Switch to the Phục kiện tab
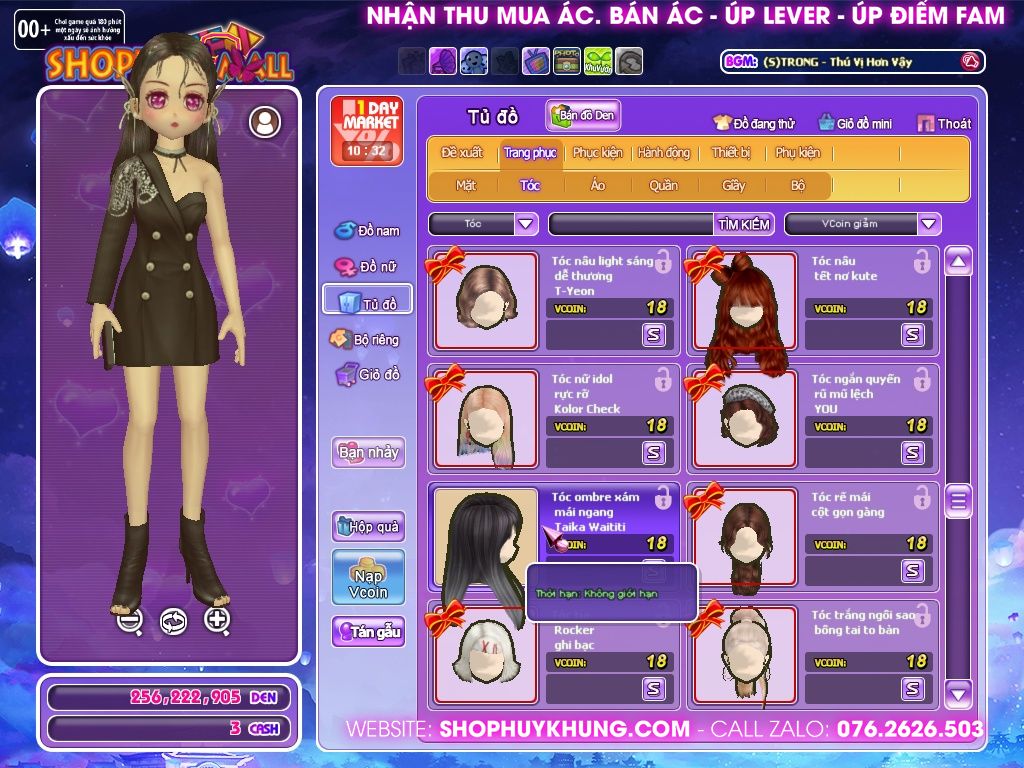Image resolution: width=1024 pixels, height=768 pixels. 597,153
